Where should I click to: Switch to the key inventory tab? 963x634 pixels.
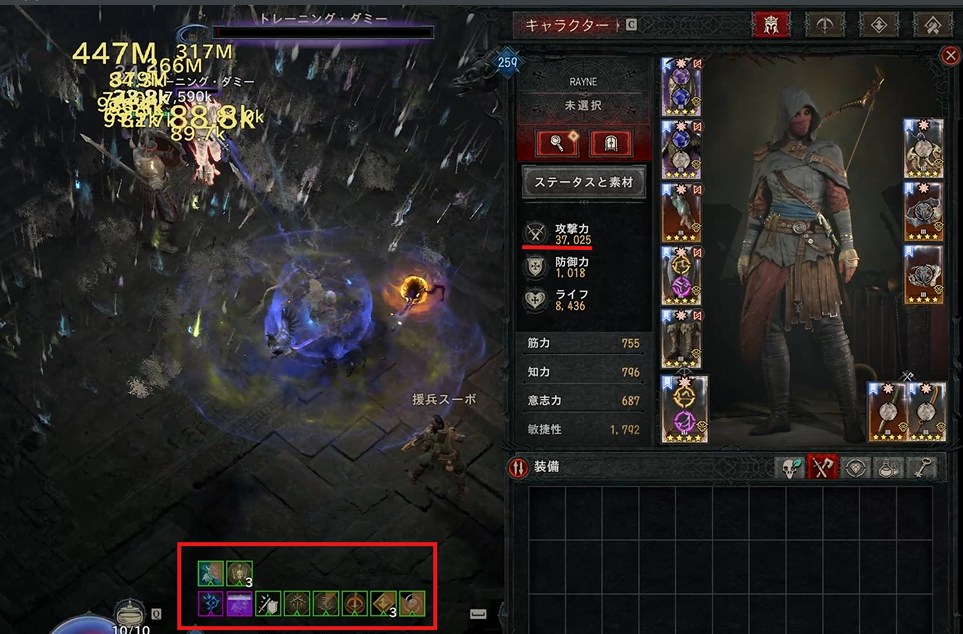920,466
